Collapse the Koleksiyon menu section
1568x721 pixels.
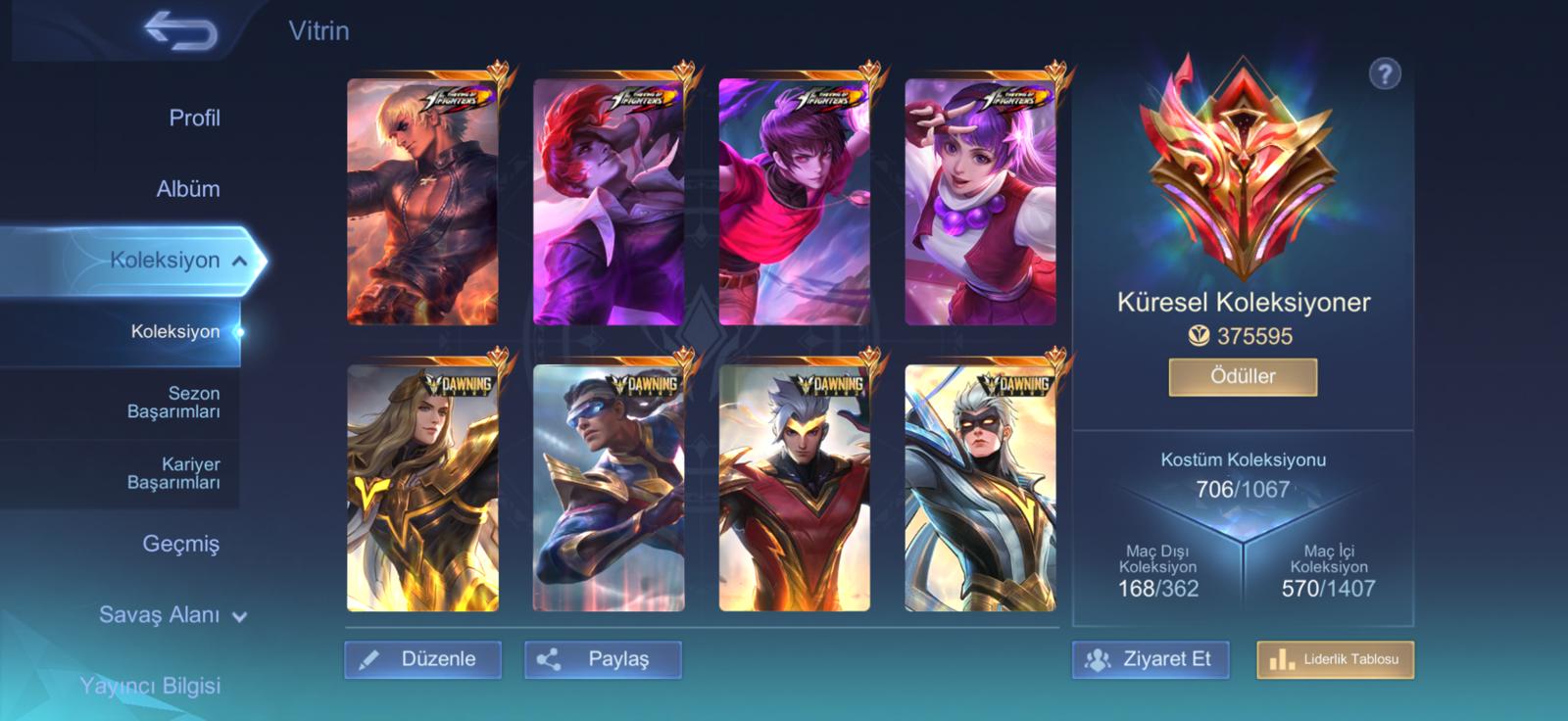pos(239,261)
